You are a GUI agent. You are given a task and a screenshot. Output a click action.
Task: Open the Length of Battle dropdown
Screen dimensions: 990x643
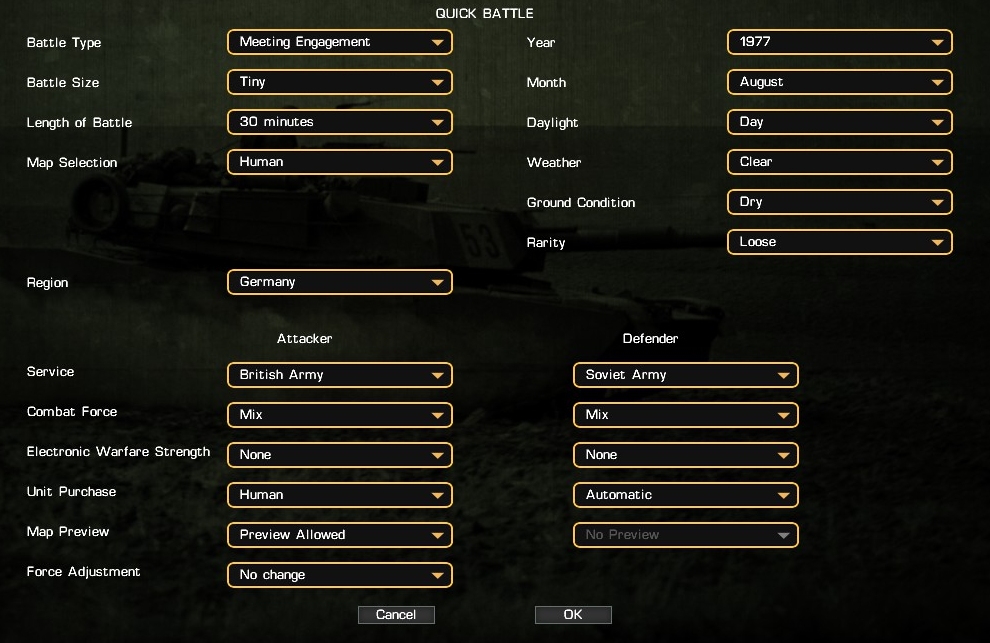click(340, 122)
